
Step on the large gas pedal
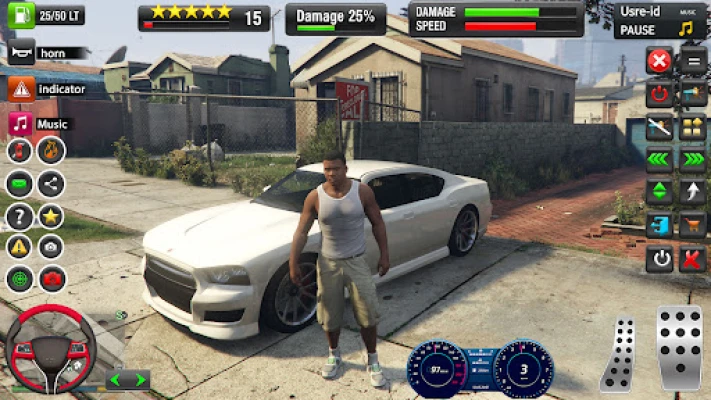(x=679, y=347)
